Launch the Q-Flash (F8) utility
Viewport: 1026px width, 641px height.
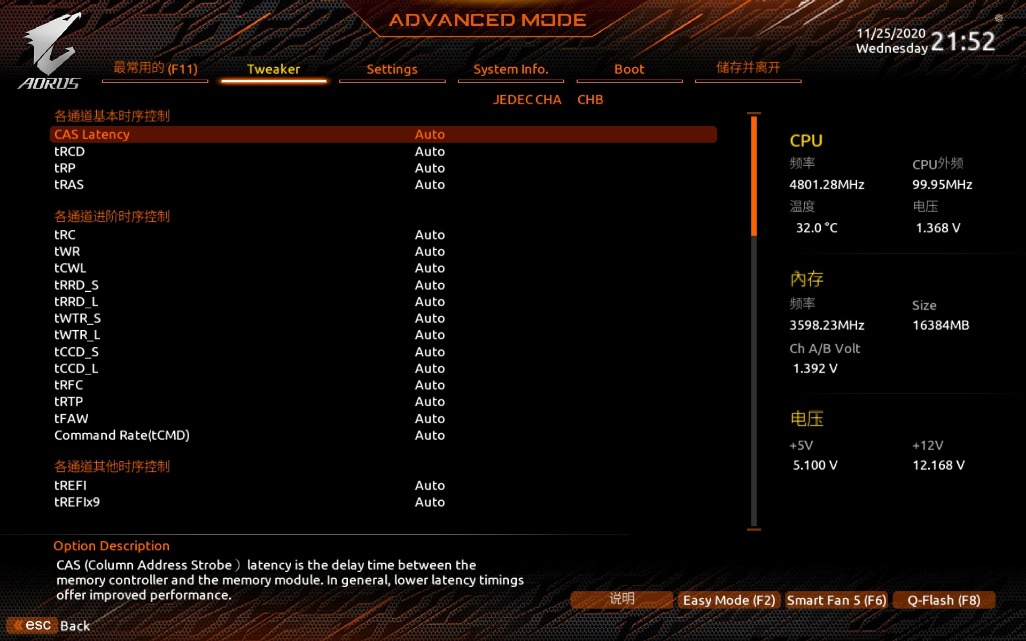pos(943,600)
